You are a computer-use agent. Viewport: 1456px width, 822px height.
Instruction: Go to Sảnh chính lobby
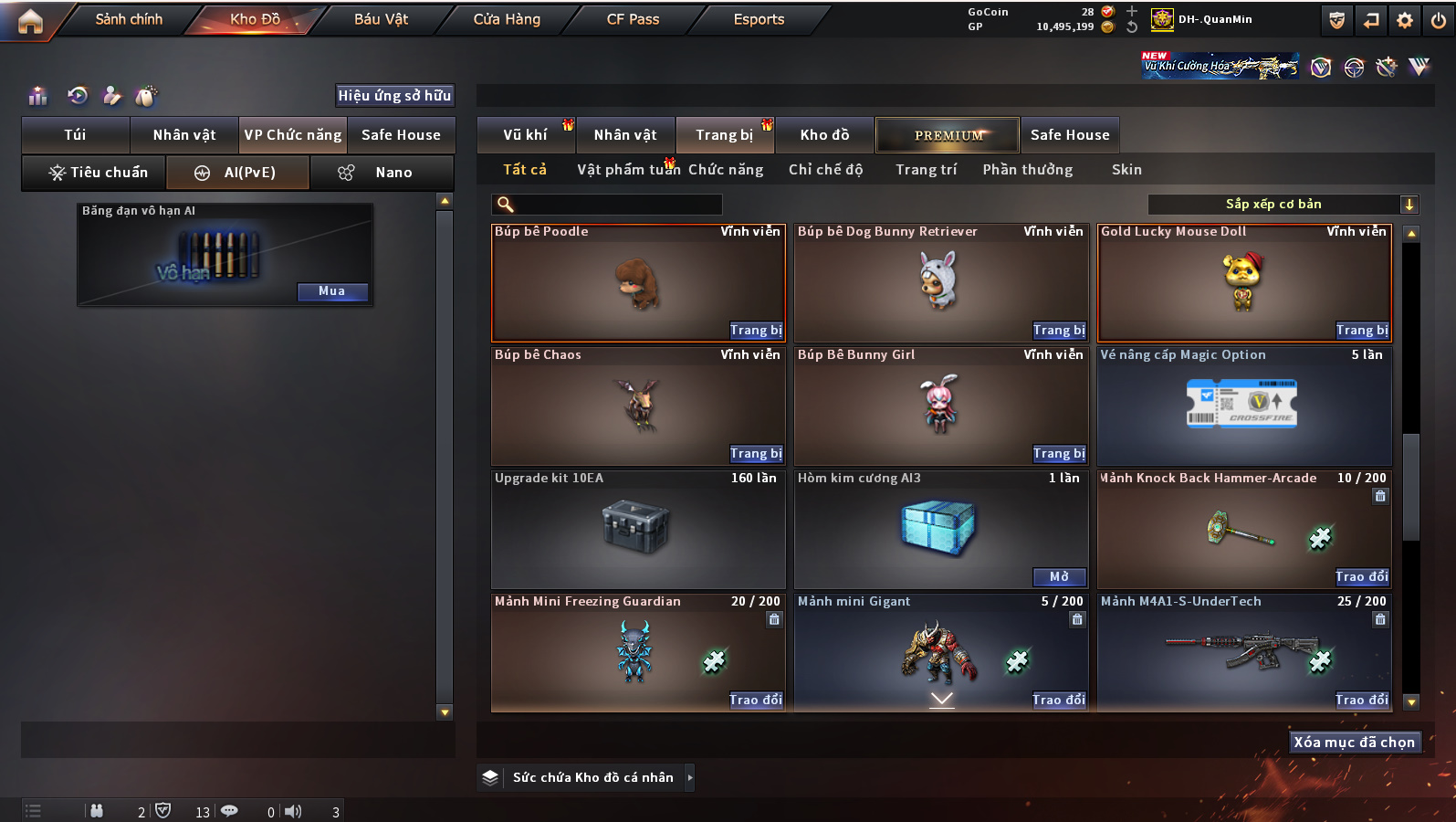(x=129, y=19)
